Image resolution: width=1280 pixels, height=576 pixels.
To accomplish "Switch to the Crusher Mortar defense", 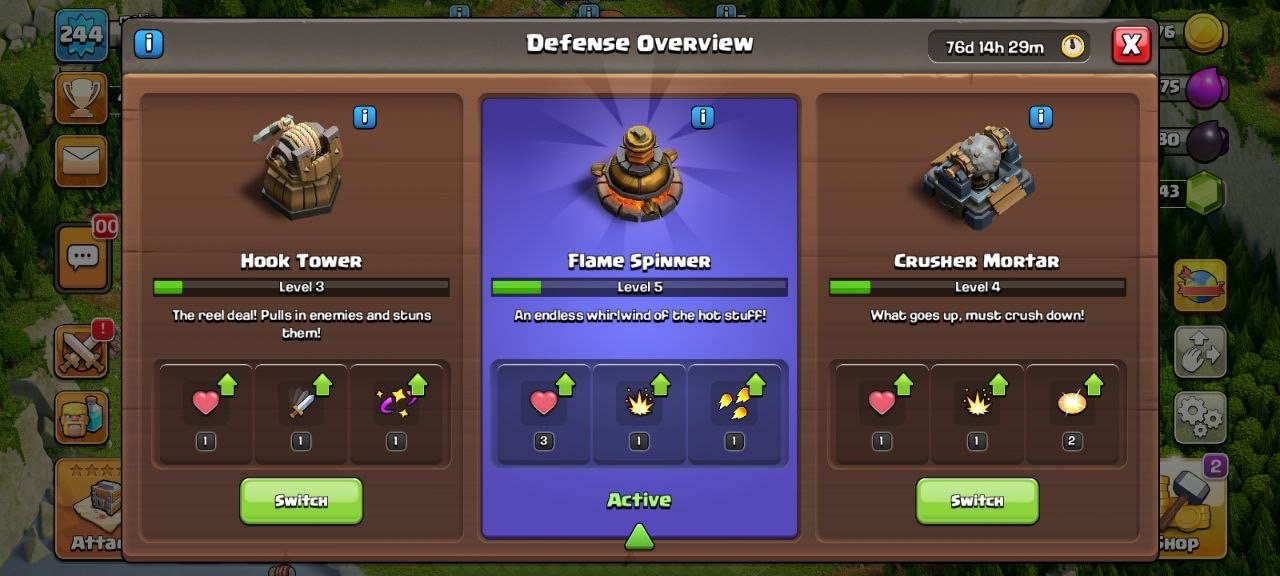I will (977, 500).
